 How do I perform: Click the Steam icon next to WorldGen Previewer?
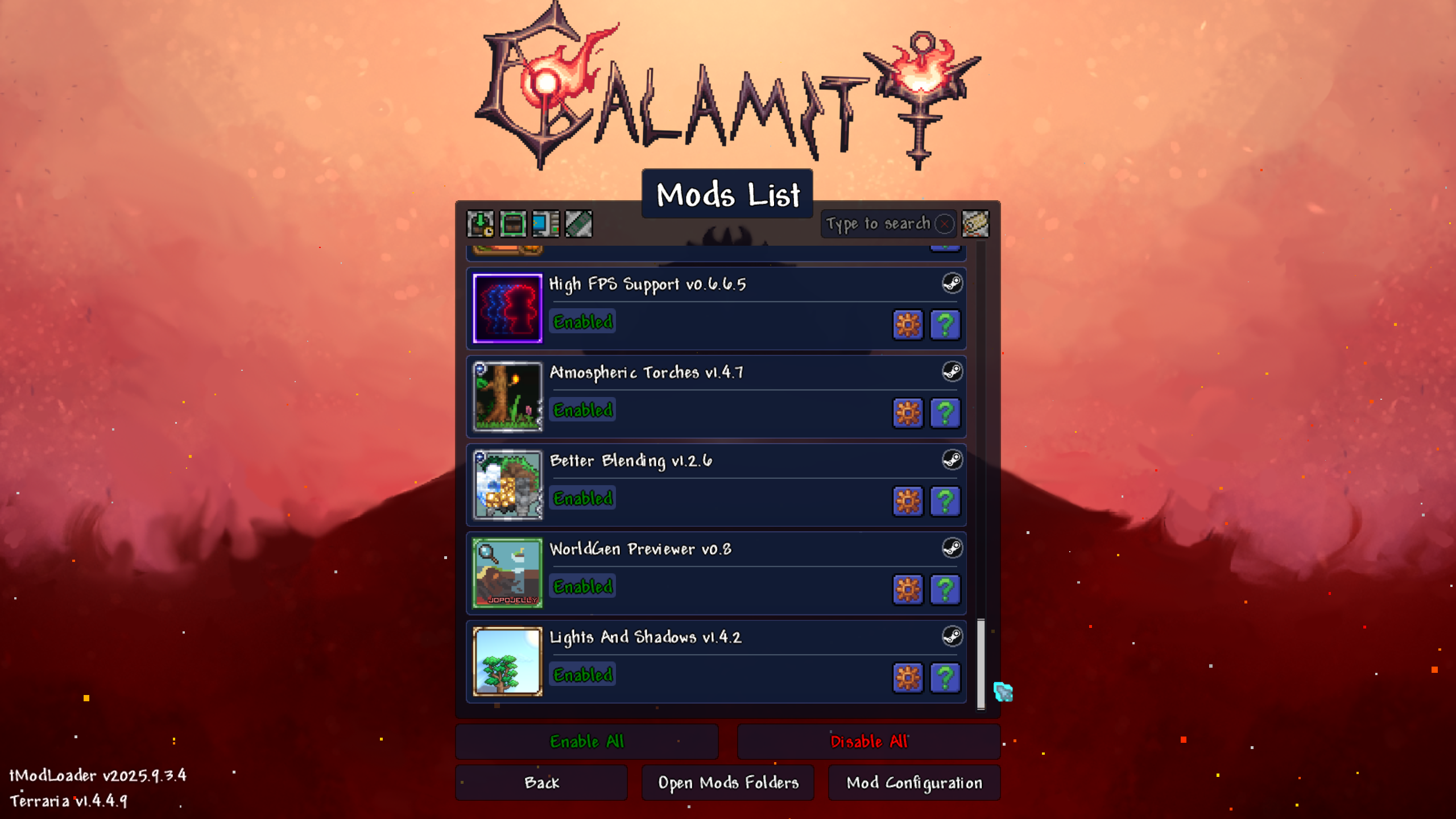point(954,549)
